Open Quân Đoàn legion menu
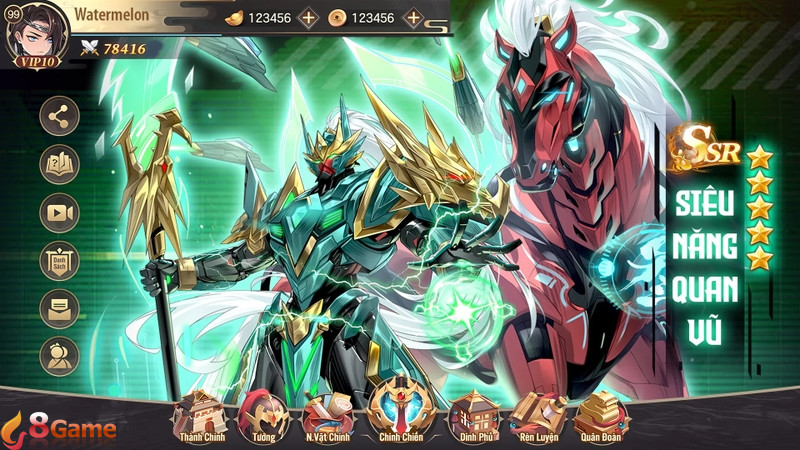 [x=603, y=416]
